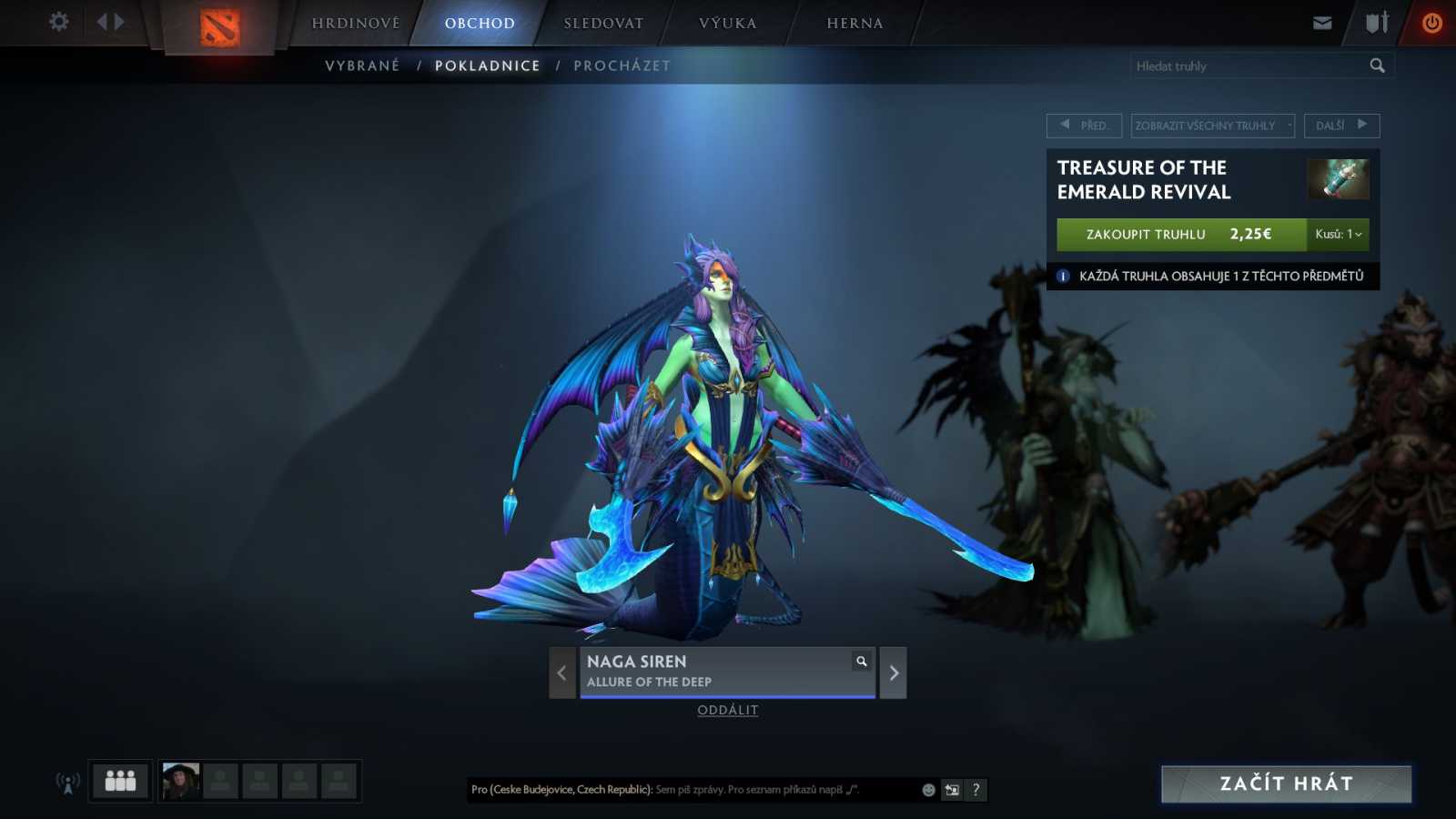The width and height of the screenshot is (1456, 819).
Task: Open the PROCHÁZET breadcrumb item
Action: (622, 65)
